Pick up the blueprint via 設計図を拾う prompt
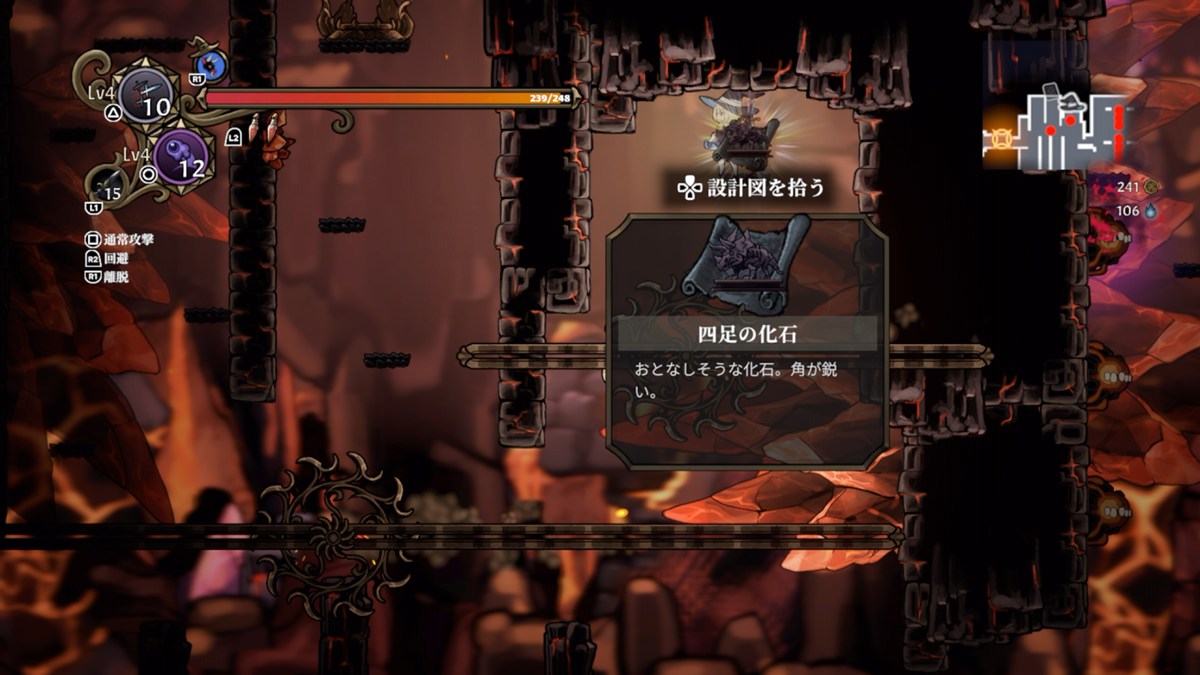Screen dimensions: 1200x675 (750, 187)
